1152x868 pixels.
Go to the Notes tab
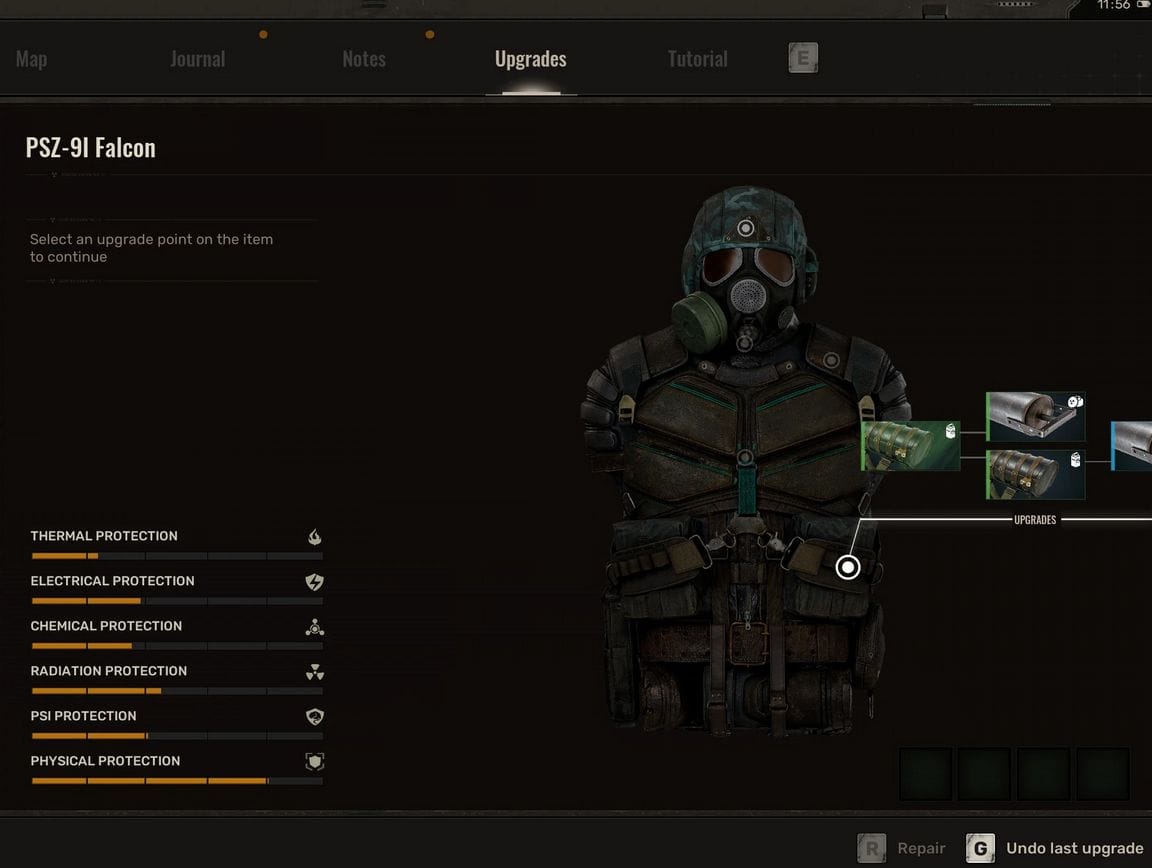[363, 59]
